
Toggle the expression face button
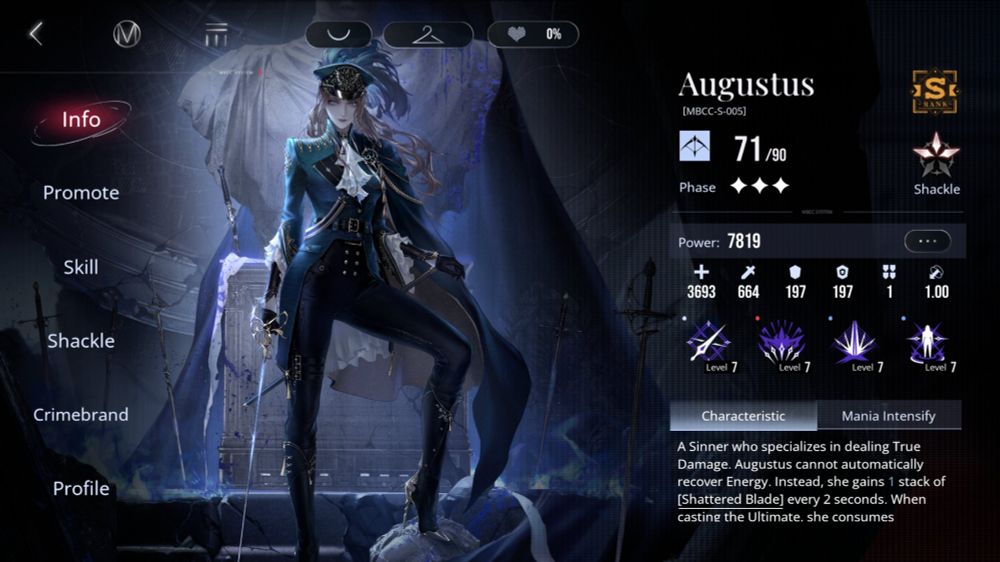coord(338,34)
